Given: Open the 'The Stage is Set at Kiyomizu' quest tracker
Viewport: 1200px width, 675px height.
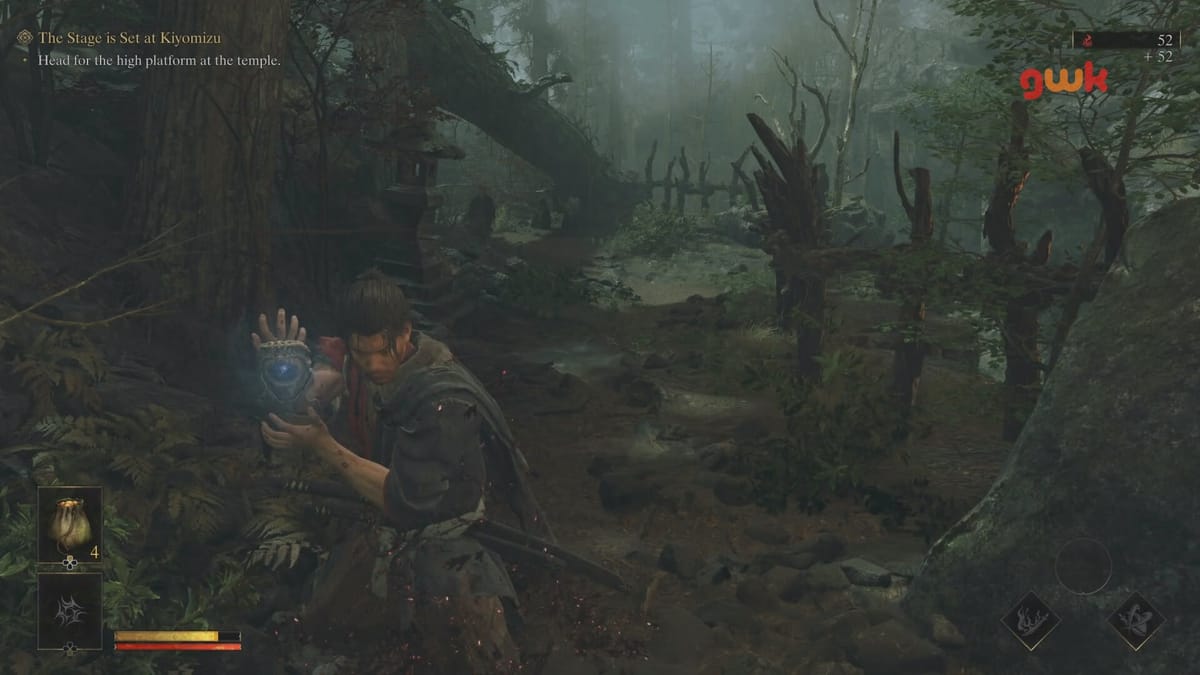Looking at the screenshot, I should (x=129, y=38).
